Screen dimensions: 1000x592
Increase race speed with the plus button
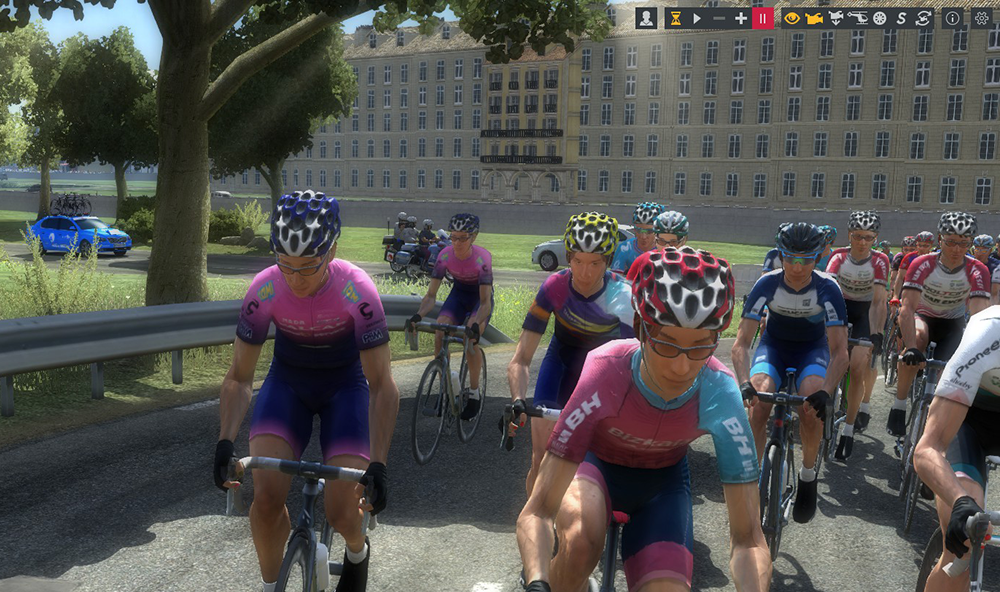pos(741,18)
